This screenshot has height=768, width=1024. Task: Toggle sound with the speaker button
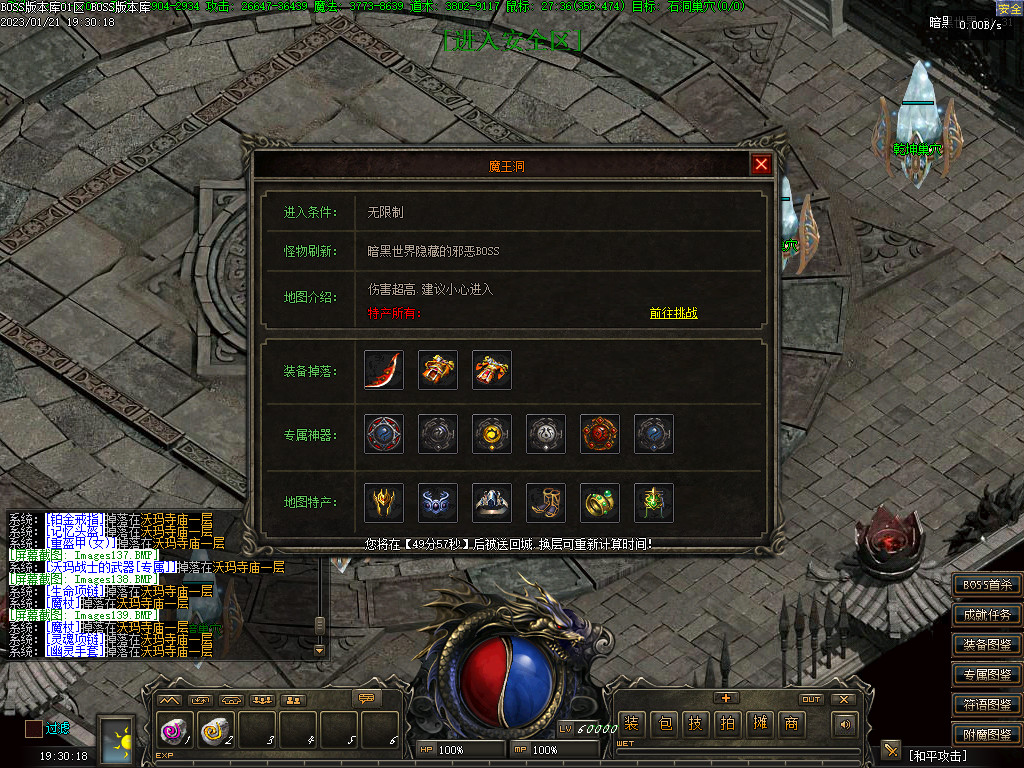point(846,723)
